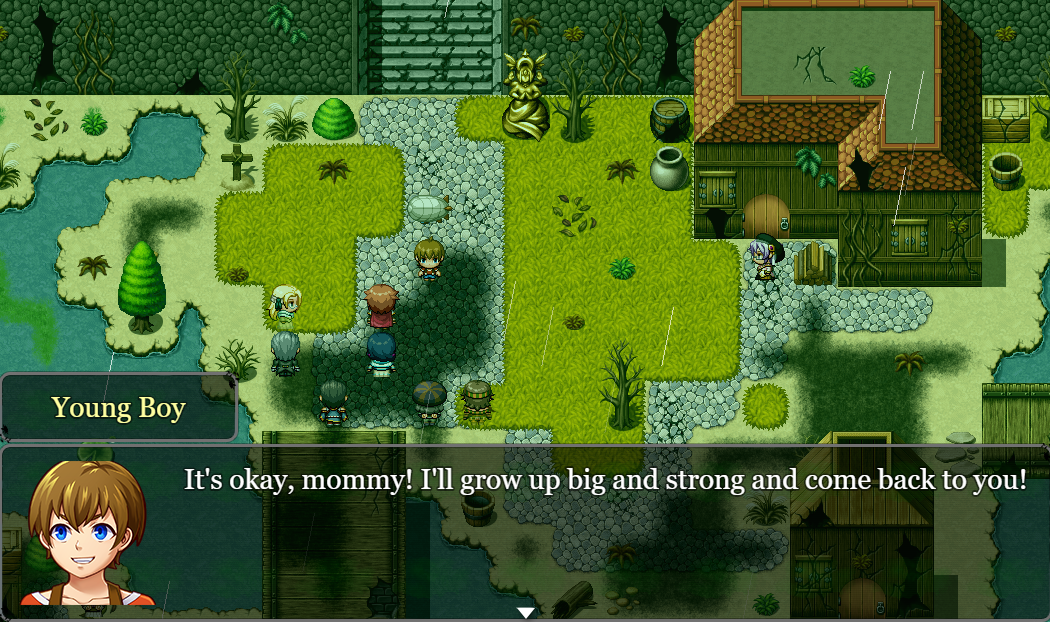This screenshot has width=1050, height=622.
Task: Click the white dialogue continue arrow
Action: [526, 612]
